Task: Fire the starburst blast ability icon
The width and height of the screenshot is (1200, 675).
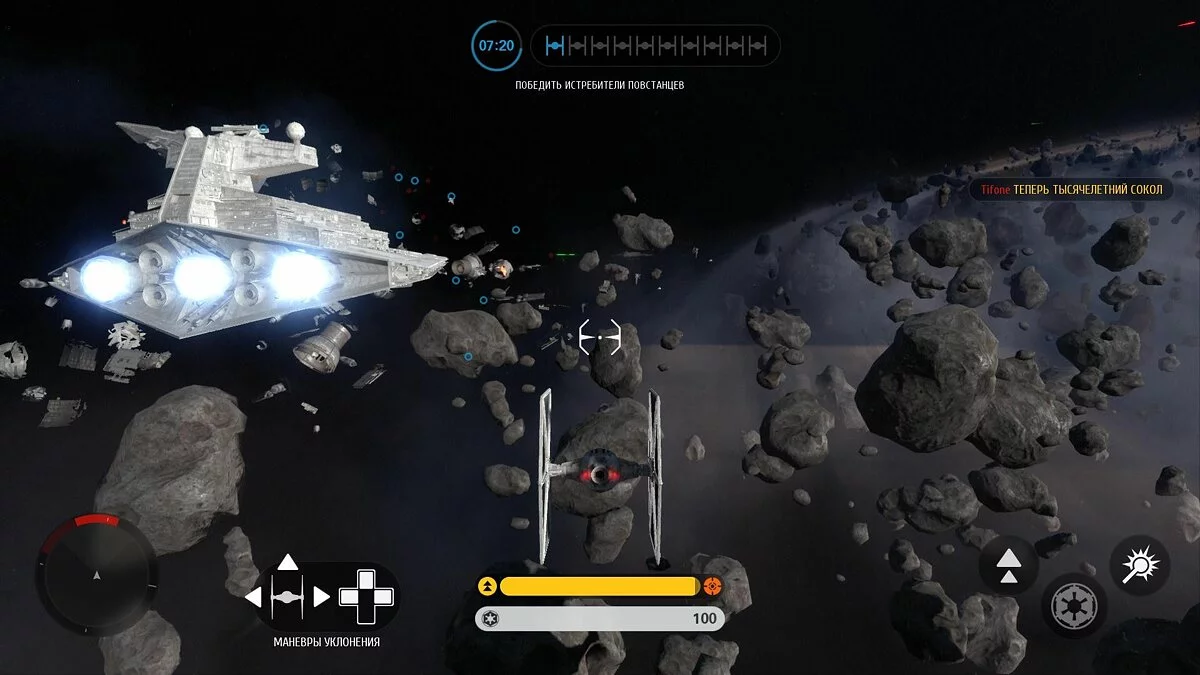Action: (1141, 566)
